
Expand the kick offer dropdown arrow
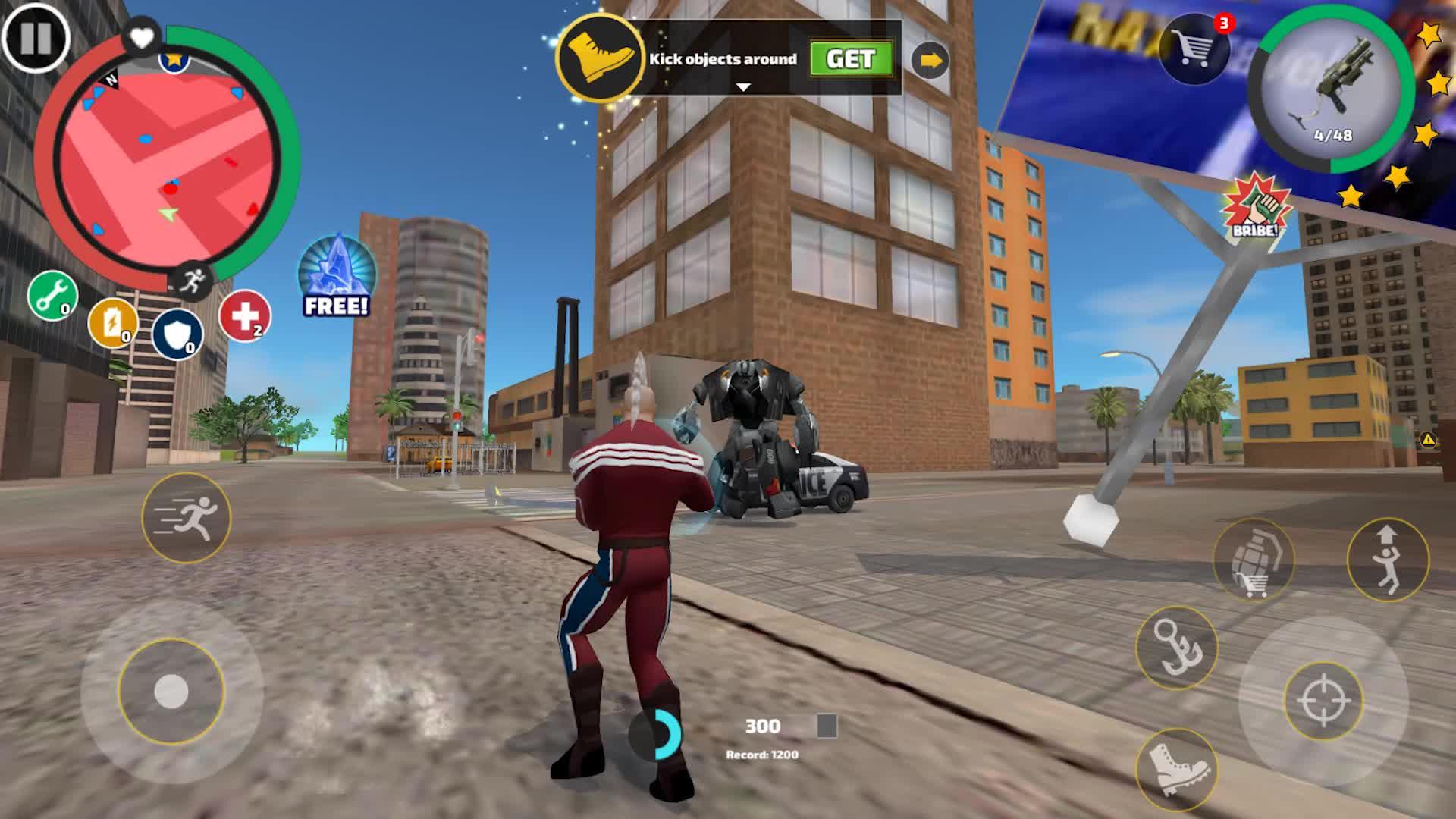[x=743, y=87]
